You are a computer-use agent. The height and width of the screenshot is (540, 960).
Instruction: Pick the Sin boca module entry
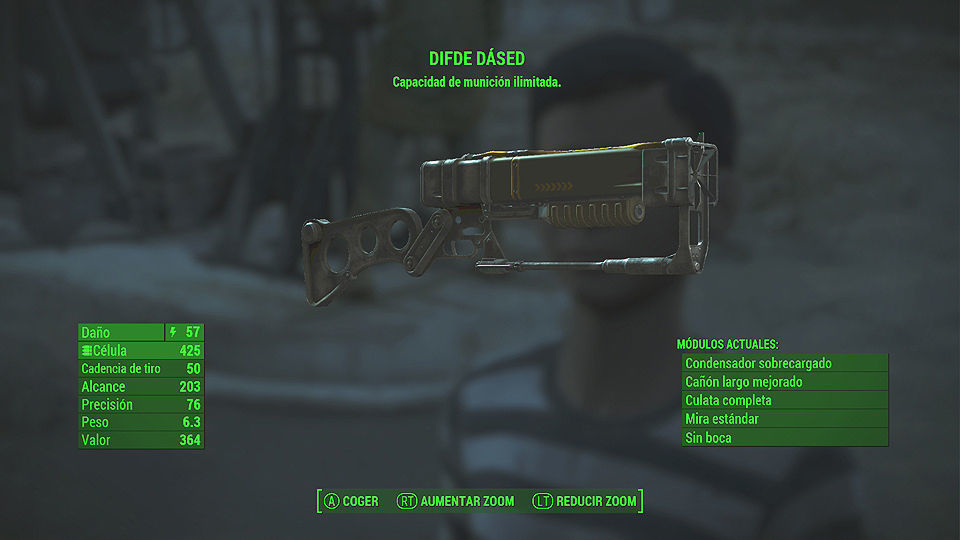[x=784, y=438]
